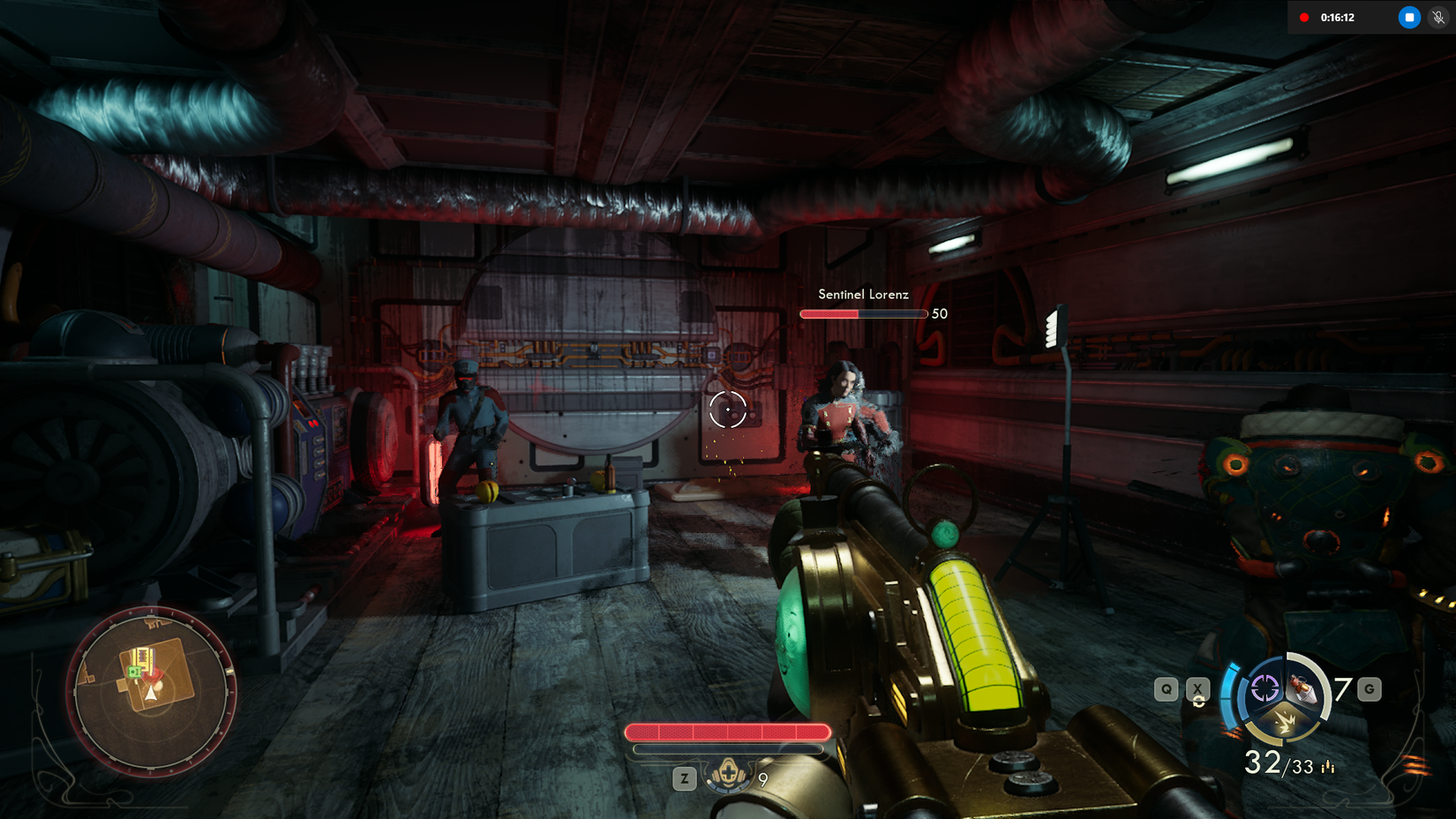Viewport: 1456px width, 819px height.
Task: Select the purple crosshair TTD segment on the weapon wheel
Action: coord(1265,688)
